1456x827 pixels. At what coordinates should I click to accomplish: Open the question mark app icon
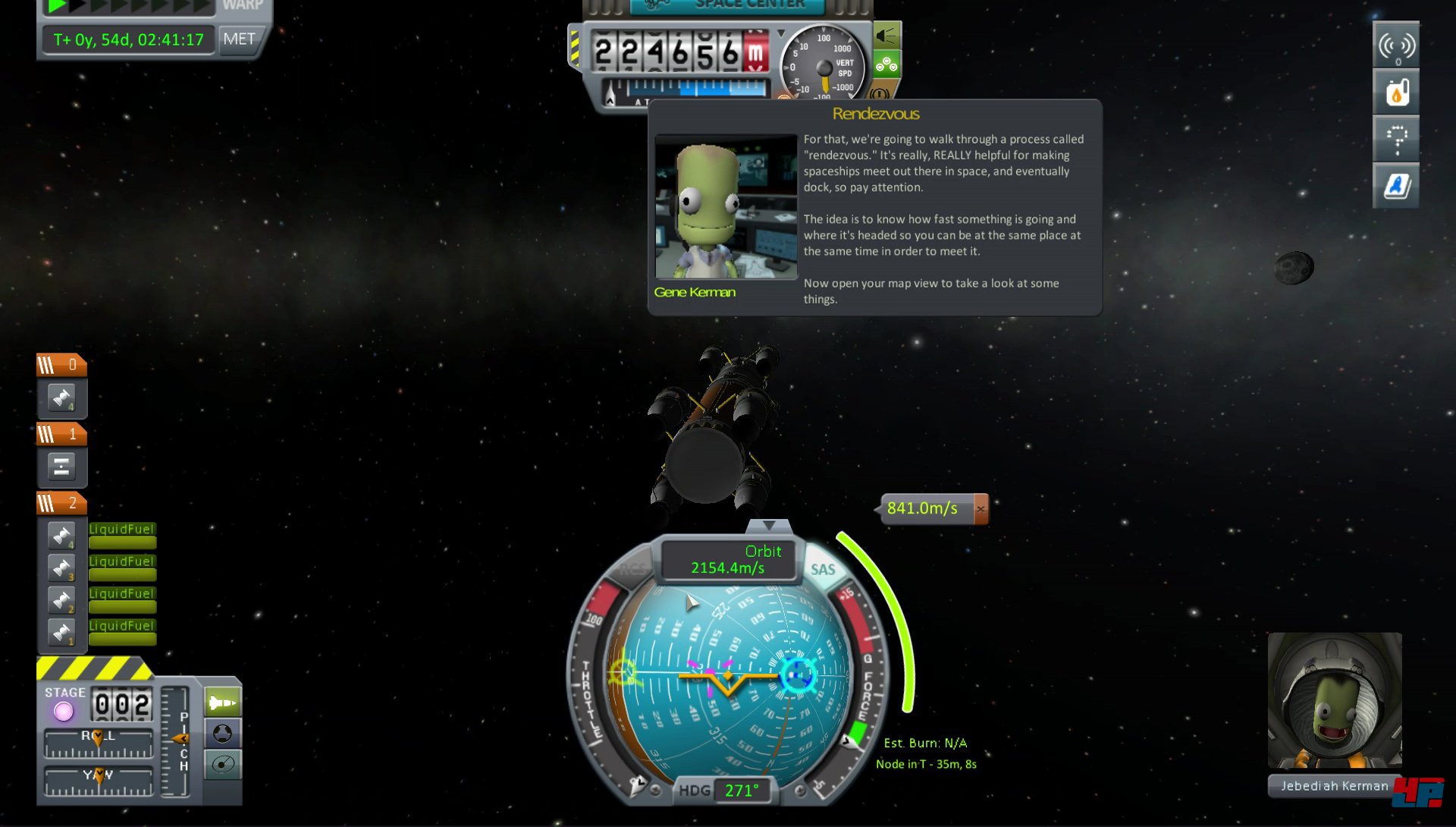click(1396, 140)
